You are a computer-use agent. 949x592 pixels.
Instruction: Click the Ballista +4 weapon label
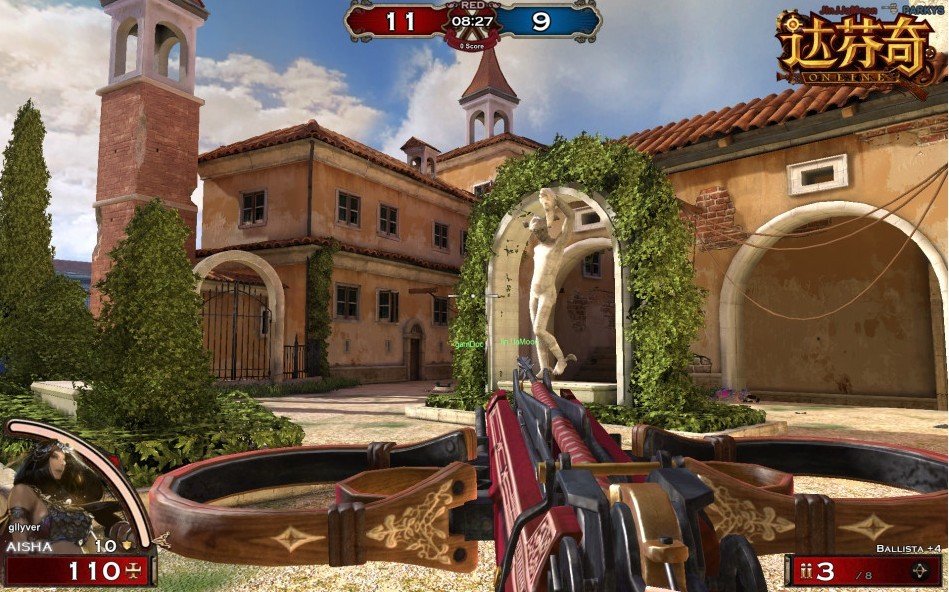907,549
